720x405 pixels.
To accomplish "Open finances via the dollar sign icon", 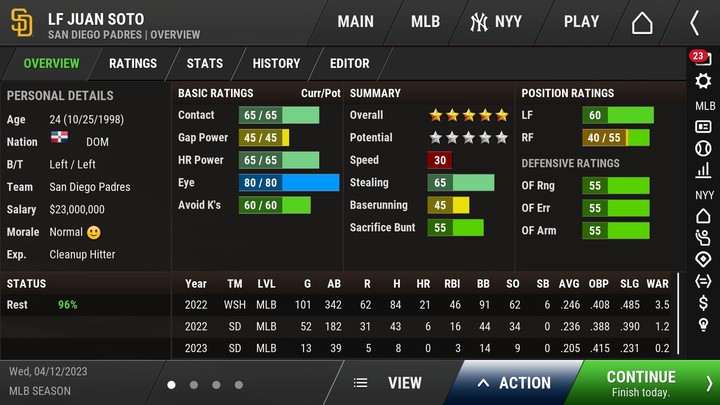I will pos(703,302).
